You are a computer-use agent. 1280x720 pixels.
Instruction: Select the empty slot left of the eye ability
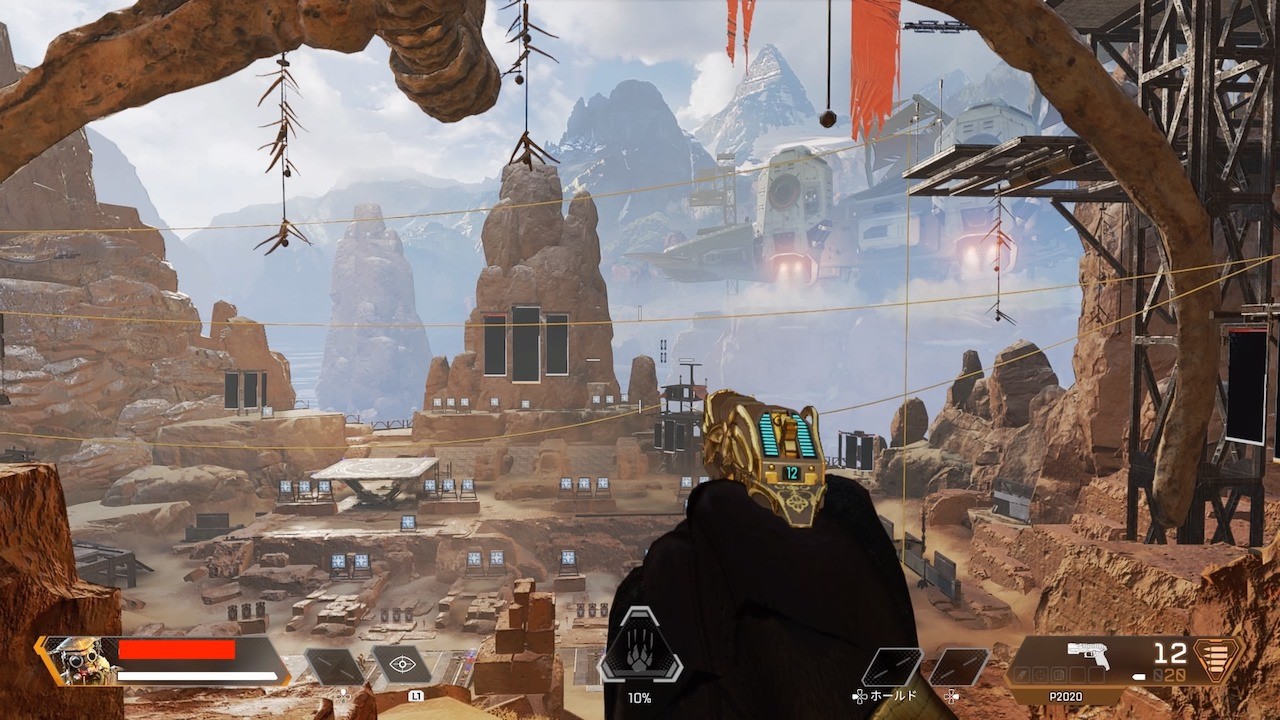pyautogui.click(x=333, y=666)
